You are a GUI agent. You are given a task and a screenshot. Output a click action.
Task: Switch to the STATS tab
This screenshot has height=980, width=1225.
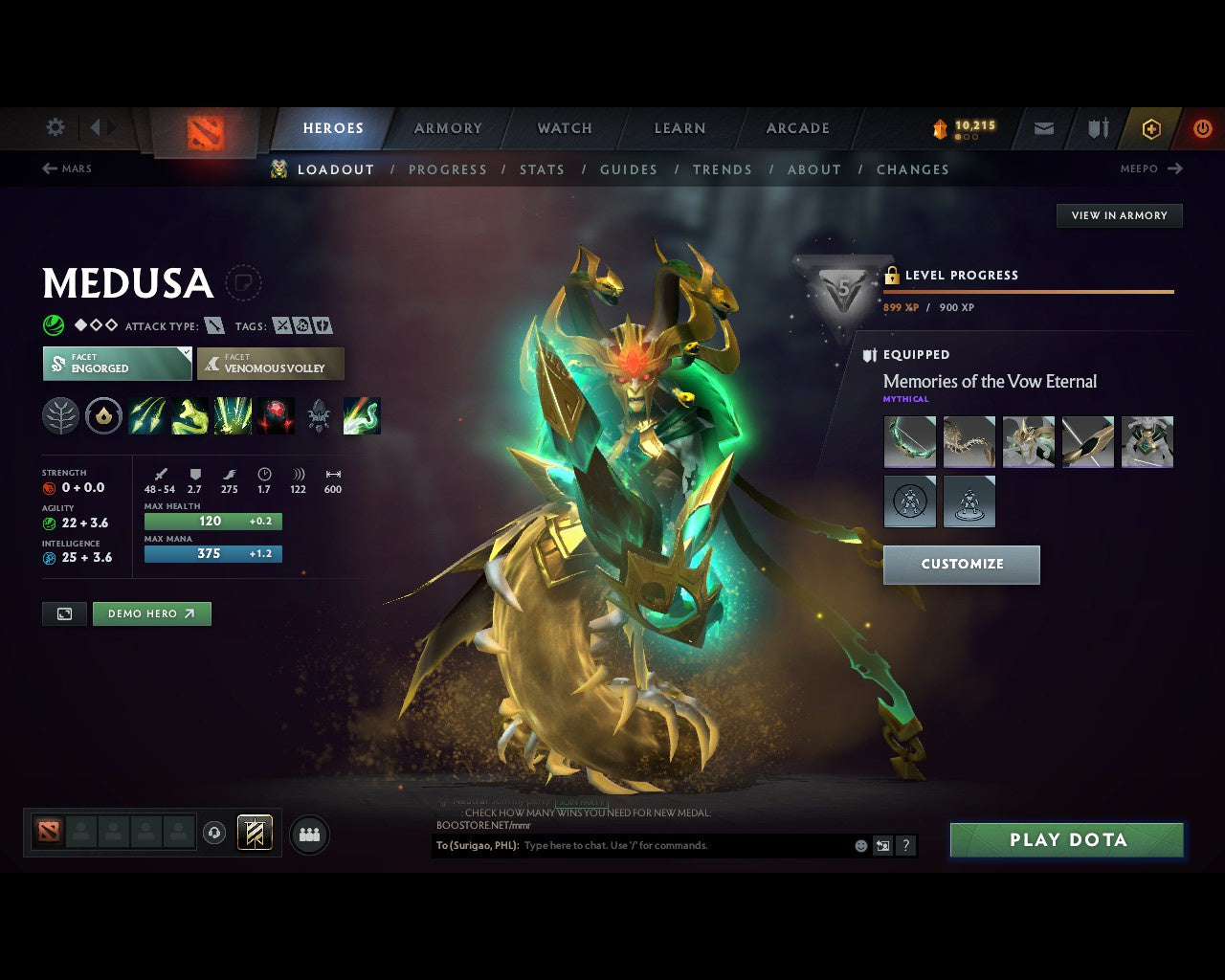(x=542, y=169)
